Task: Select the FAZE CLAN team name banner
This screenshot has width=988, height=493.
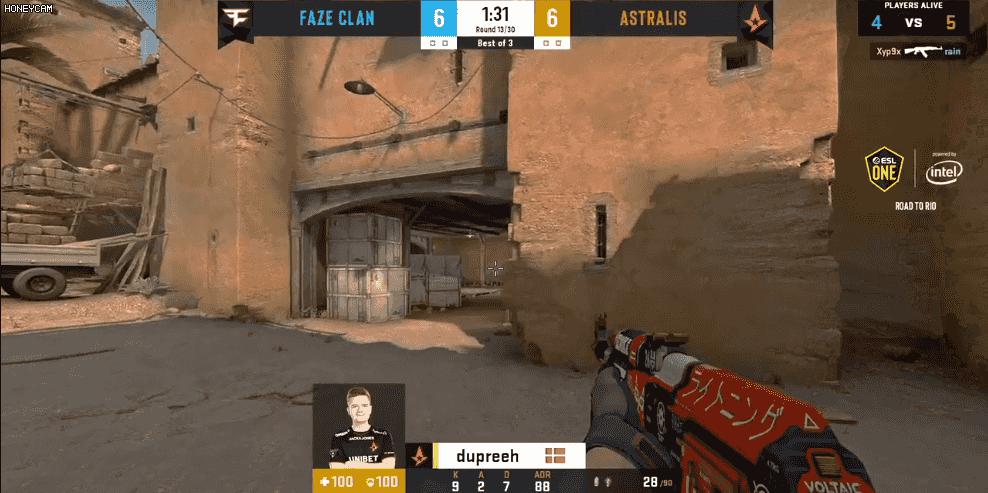Action: 337,19
